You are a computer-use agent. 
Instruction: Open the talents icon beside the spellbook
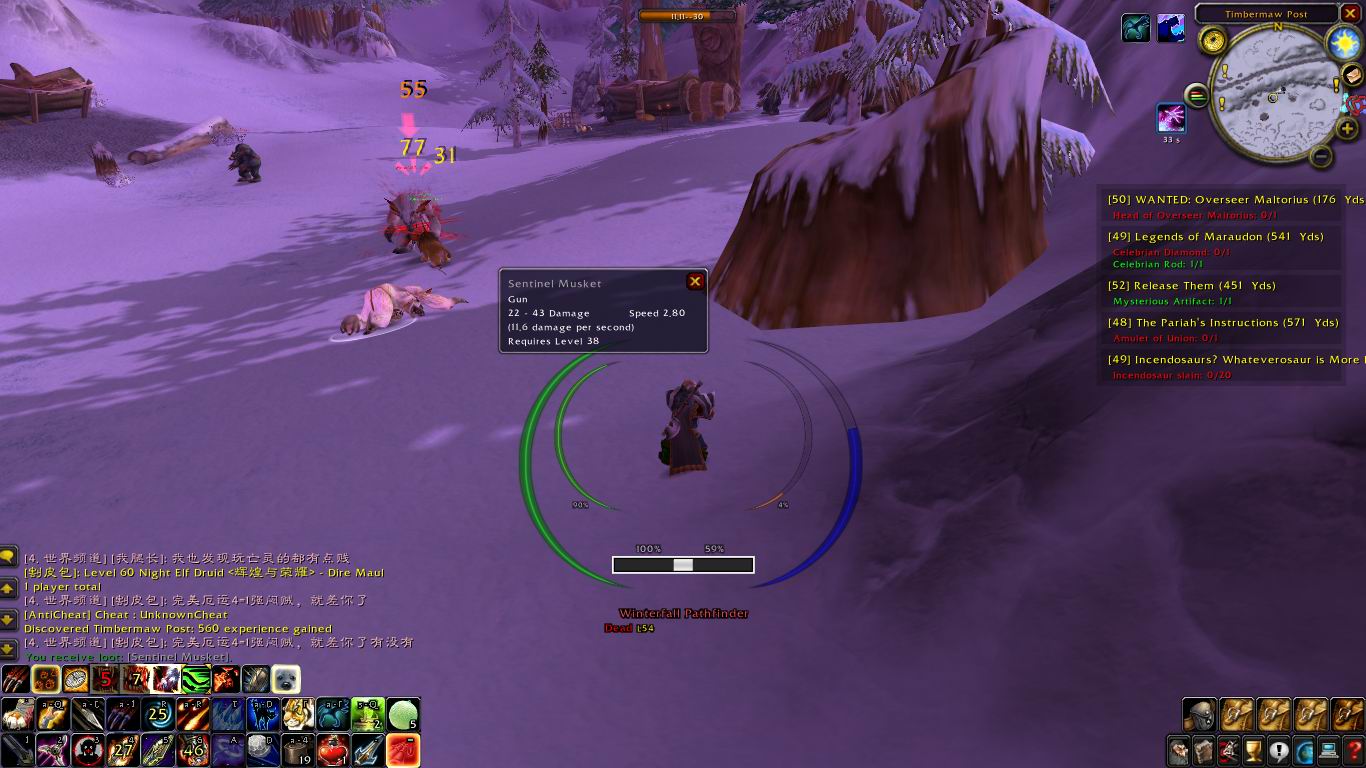[1229, 750]
